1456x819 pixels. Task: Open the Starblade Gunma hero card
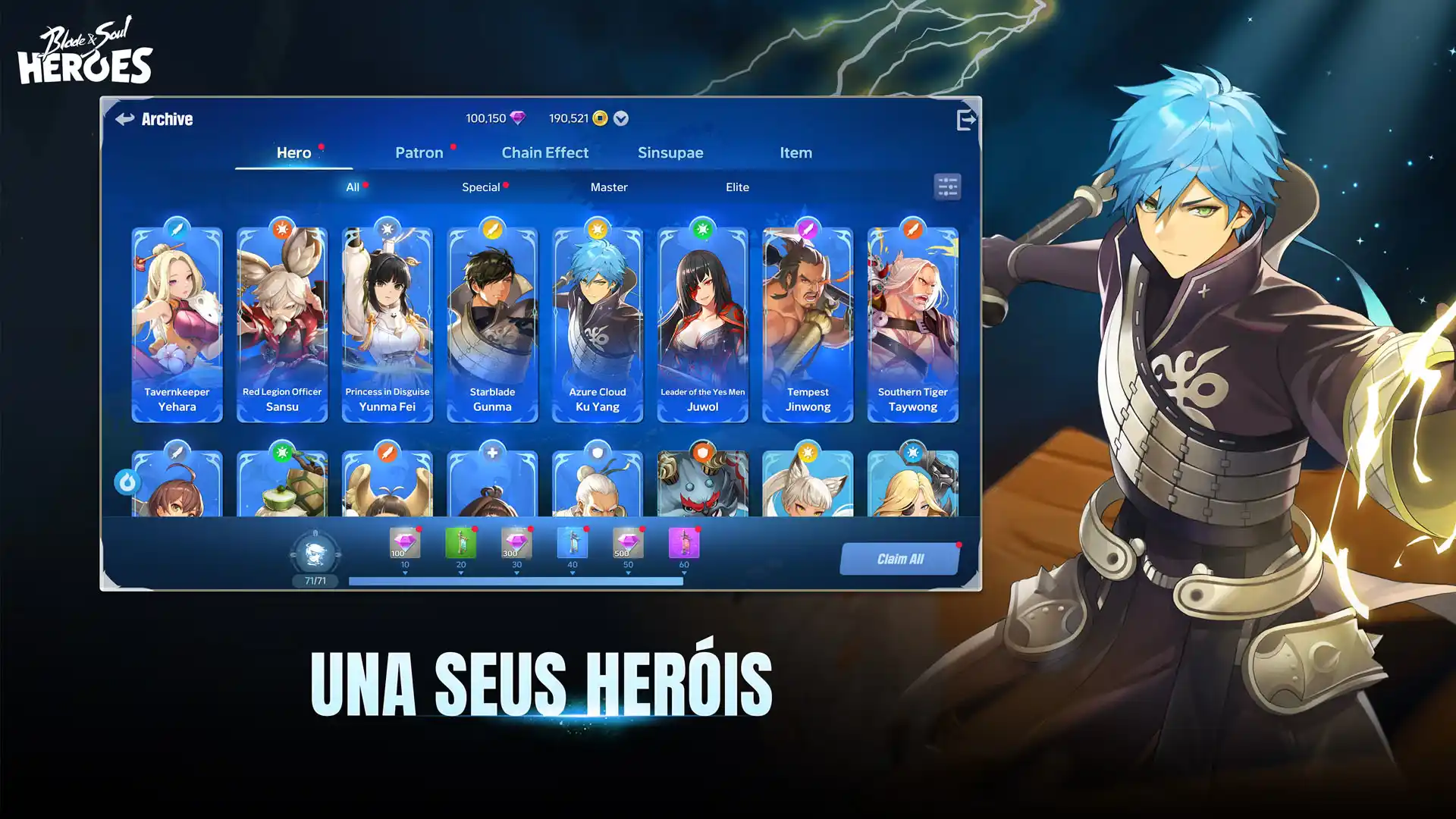(x=492, y=322)
